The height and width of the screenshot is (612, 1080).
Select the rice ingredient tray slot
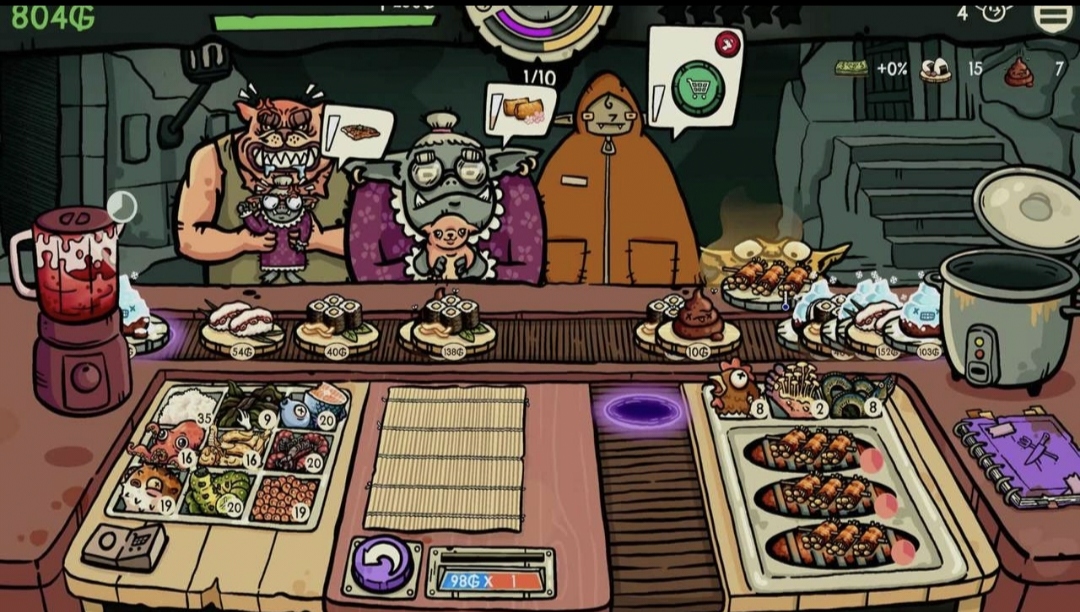coord(188,405)
